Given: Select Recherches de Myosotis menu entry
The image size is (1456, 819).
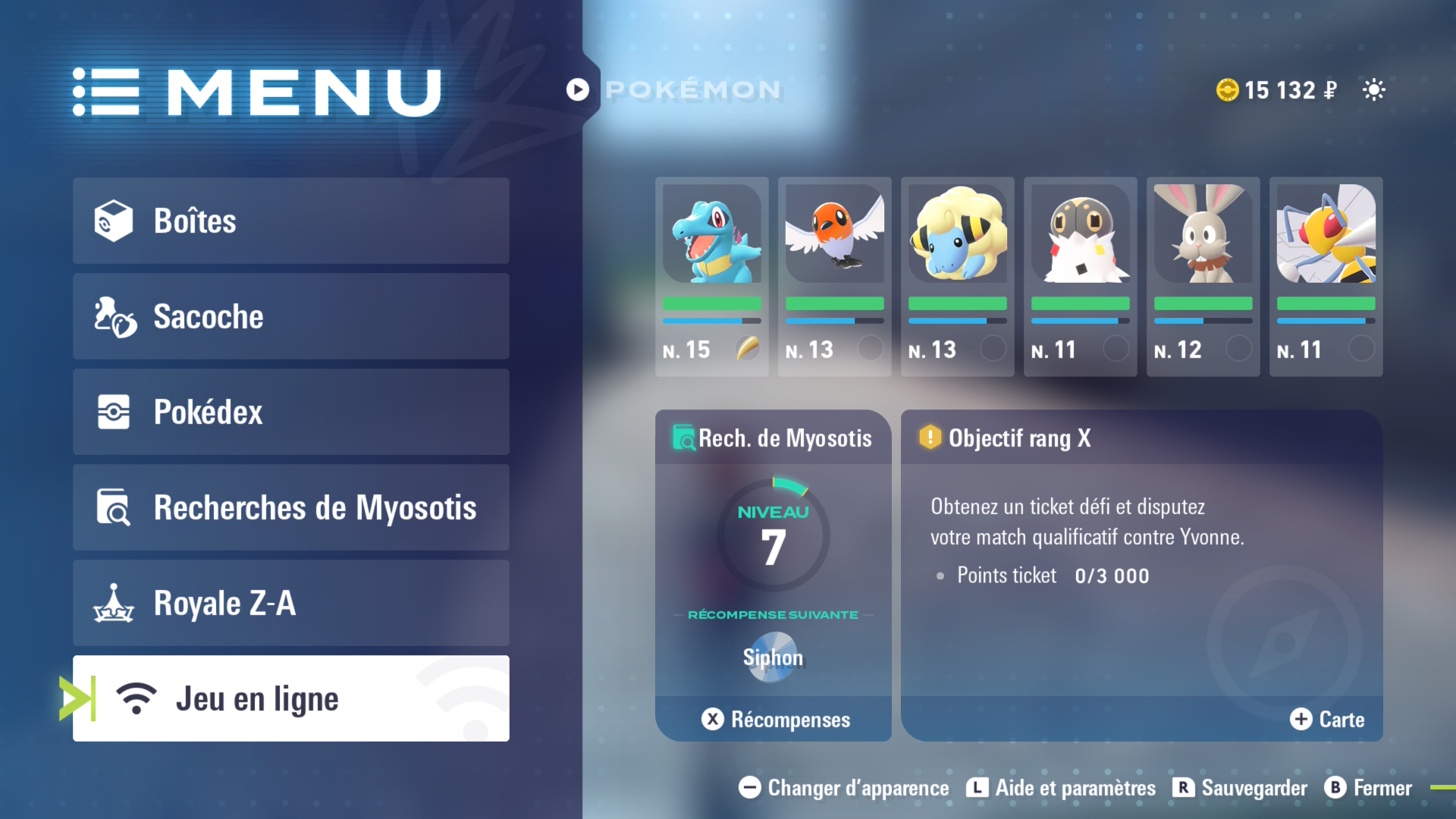Looking at the screenshot, I should pyautogui.click(x=290, y=507).
